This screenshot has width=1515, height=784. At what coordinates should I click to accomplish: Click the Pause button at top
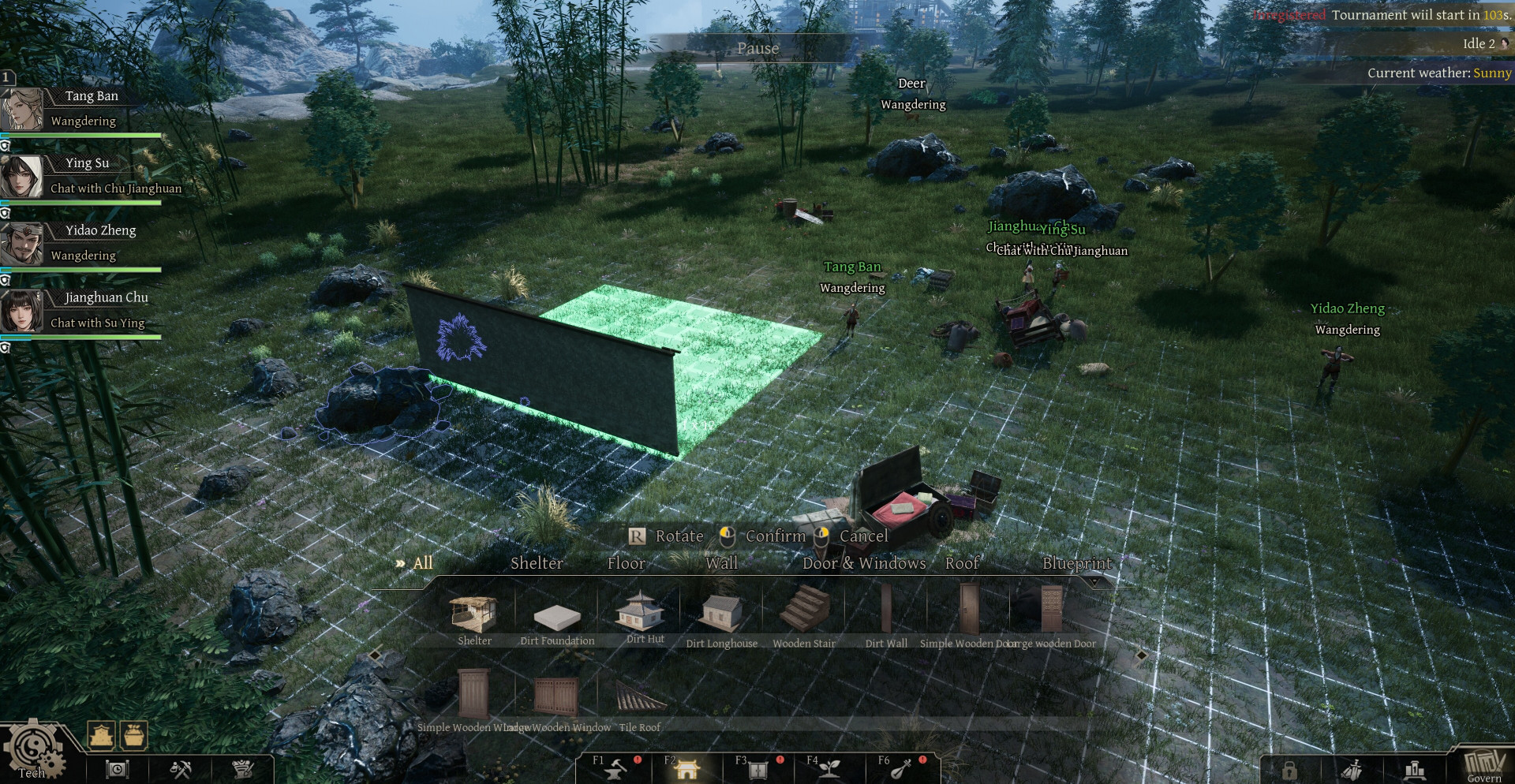(x=757, y=48)
